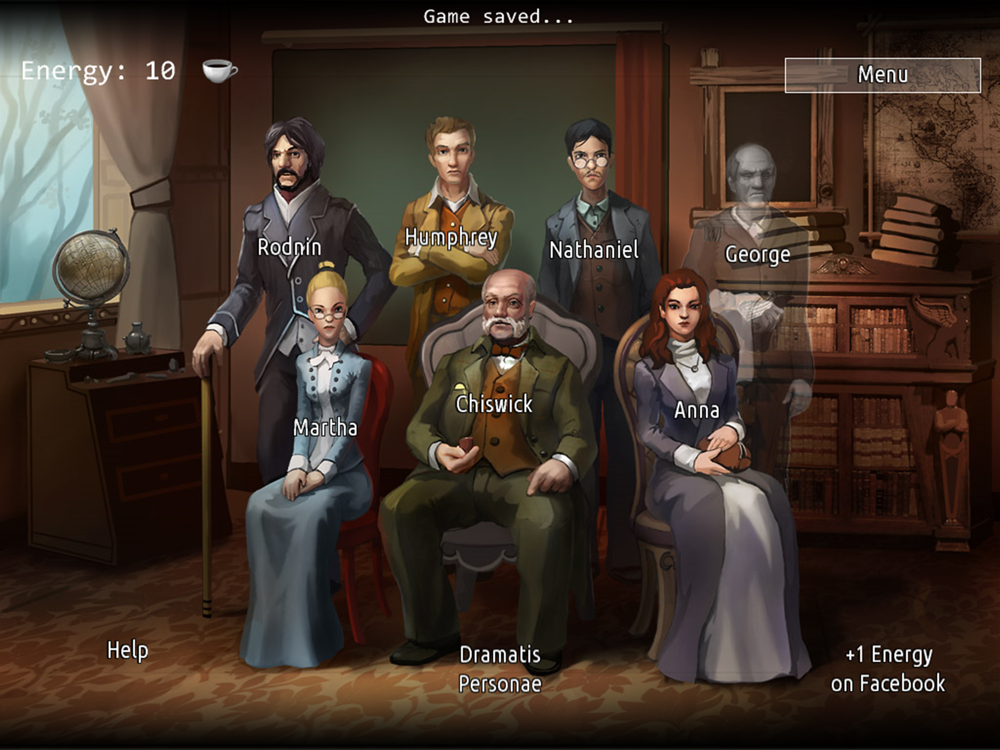1000x750 pixels.
Task: Choose Humphrey from the cast
Action: pos(451,237)
